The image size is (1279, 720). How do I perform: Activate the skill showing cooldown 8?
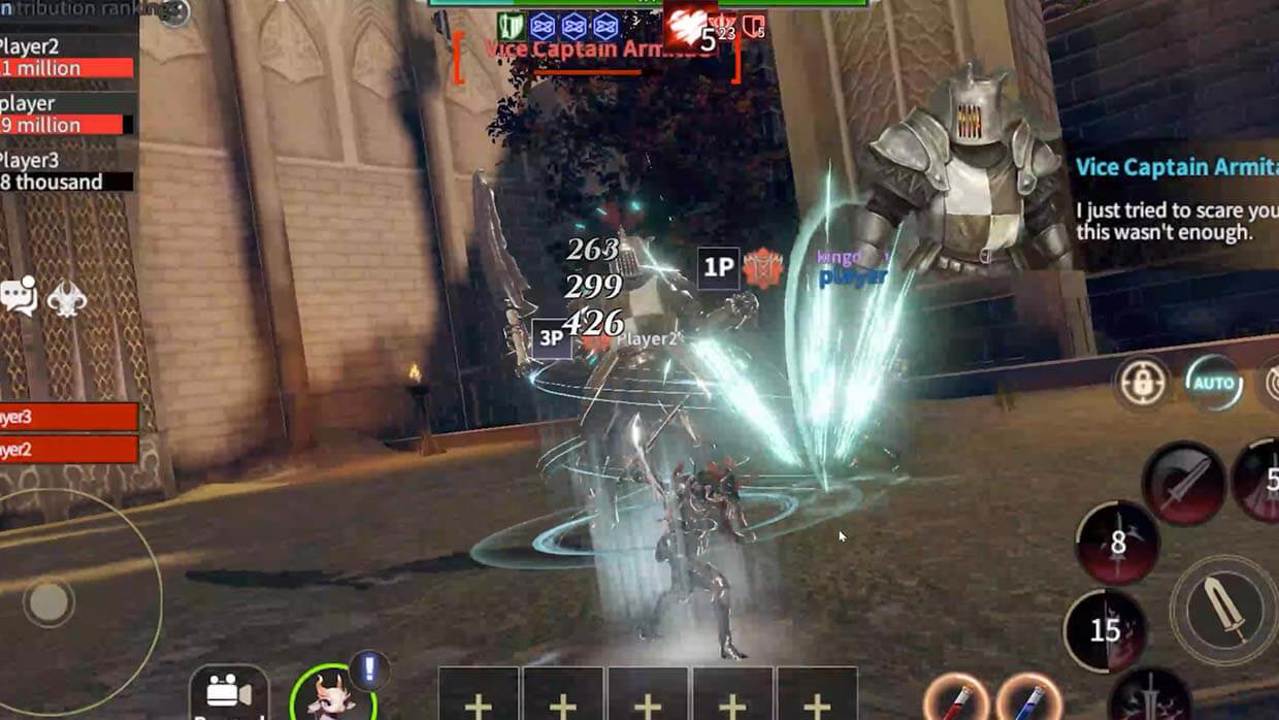point(1117,543)
